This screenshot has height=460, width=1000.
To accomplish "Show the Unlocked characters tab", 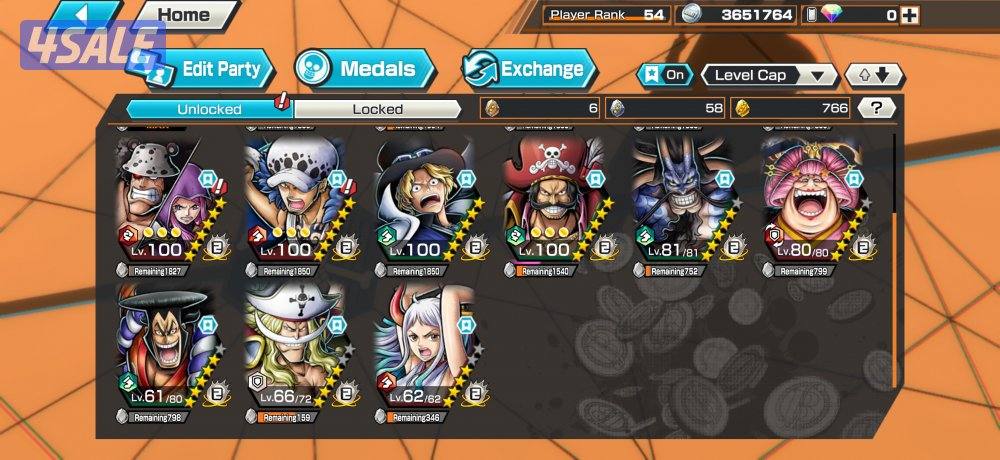I will tap(209, 109).
